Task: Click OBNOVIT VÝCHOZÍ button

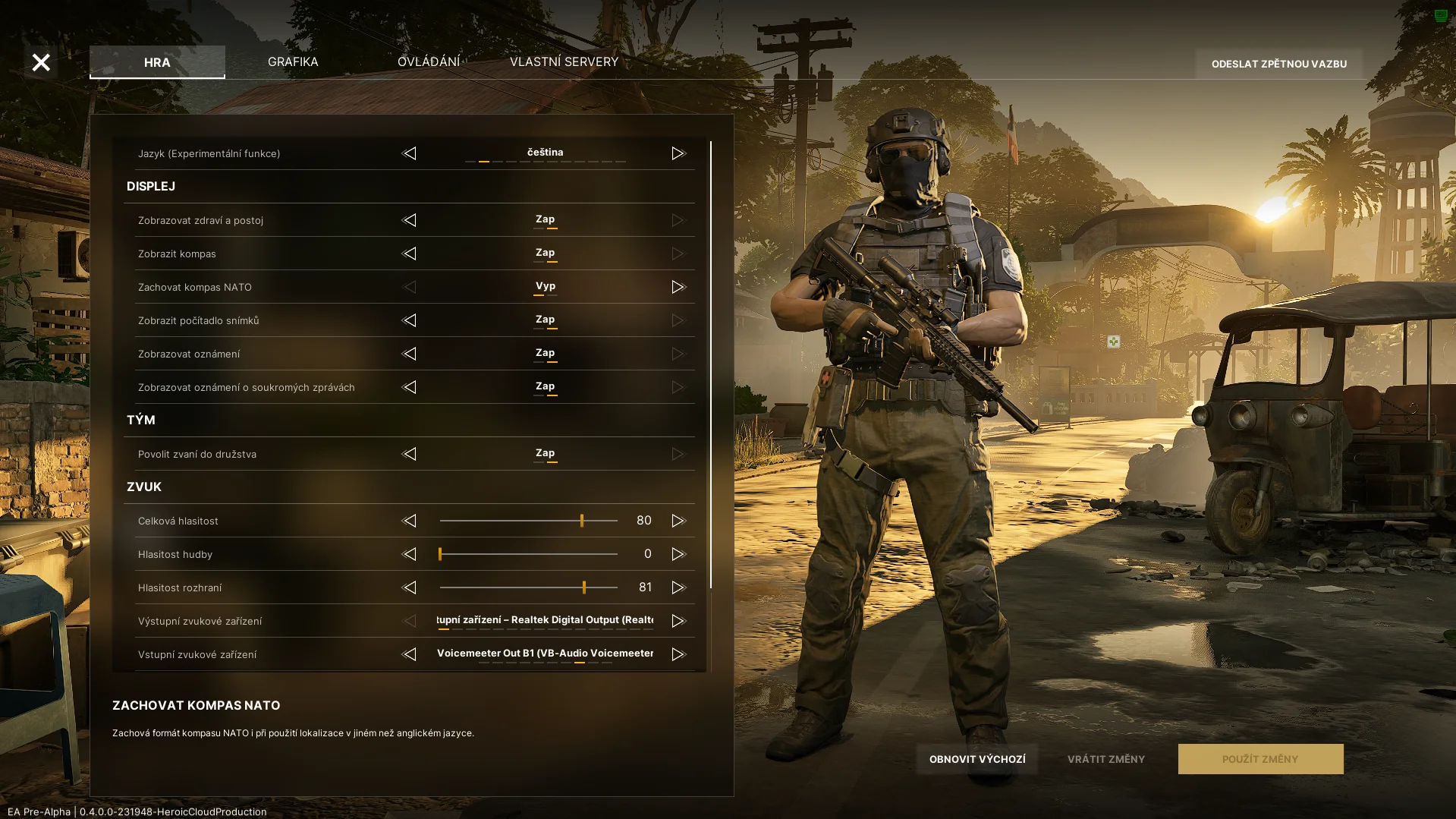Action: [976, 759]
